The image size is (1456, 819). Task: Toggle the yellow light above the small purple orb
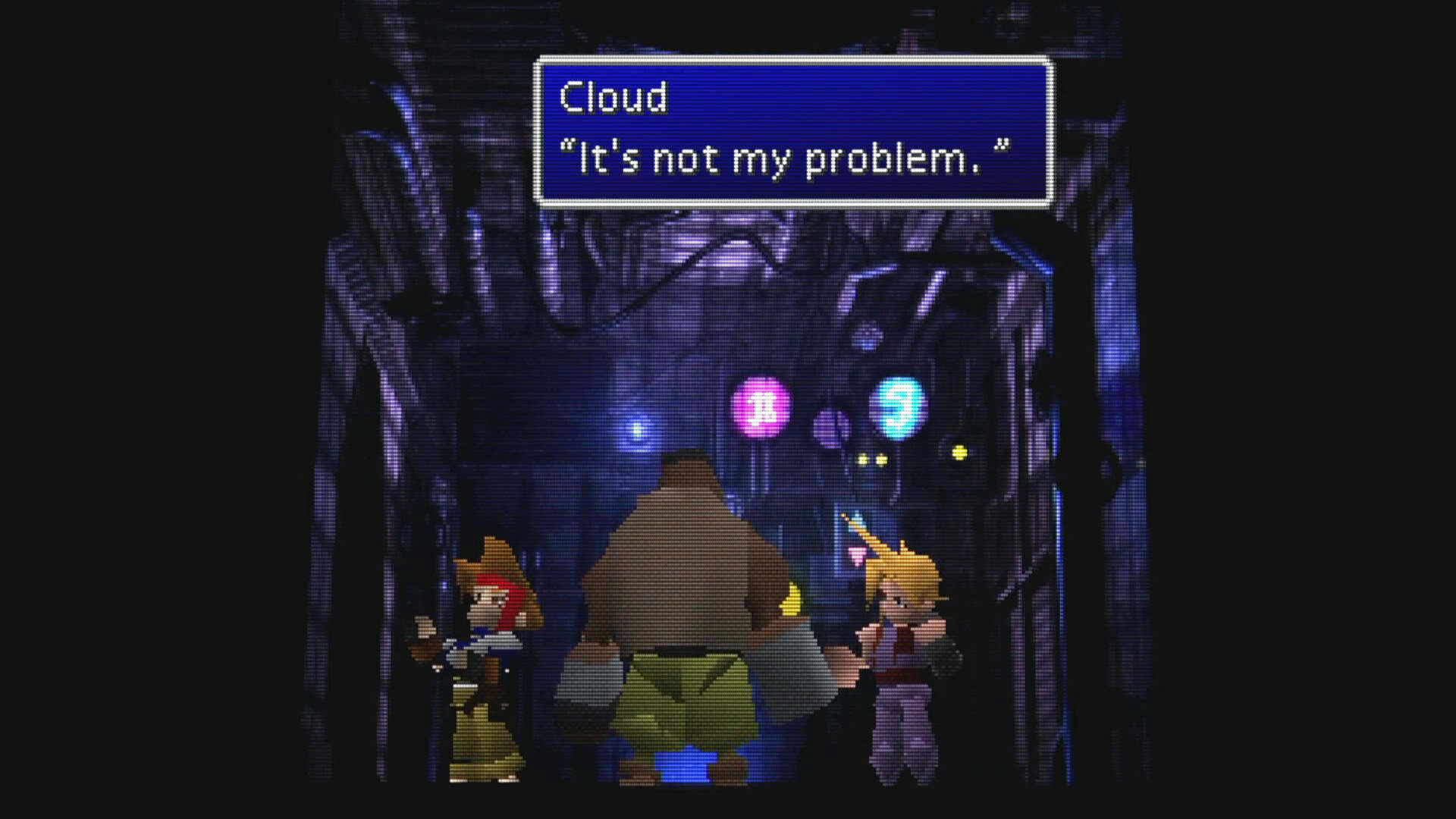(960, 452)
